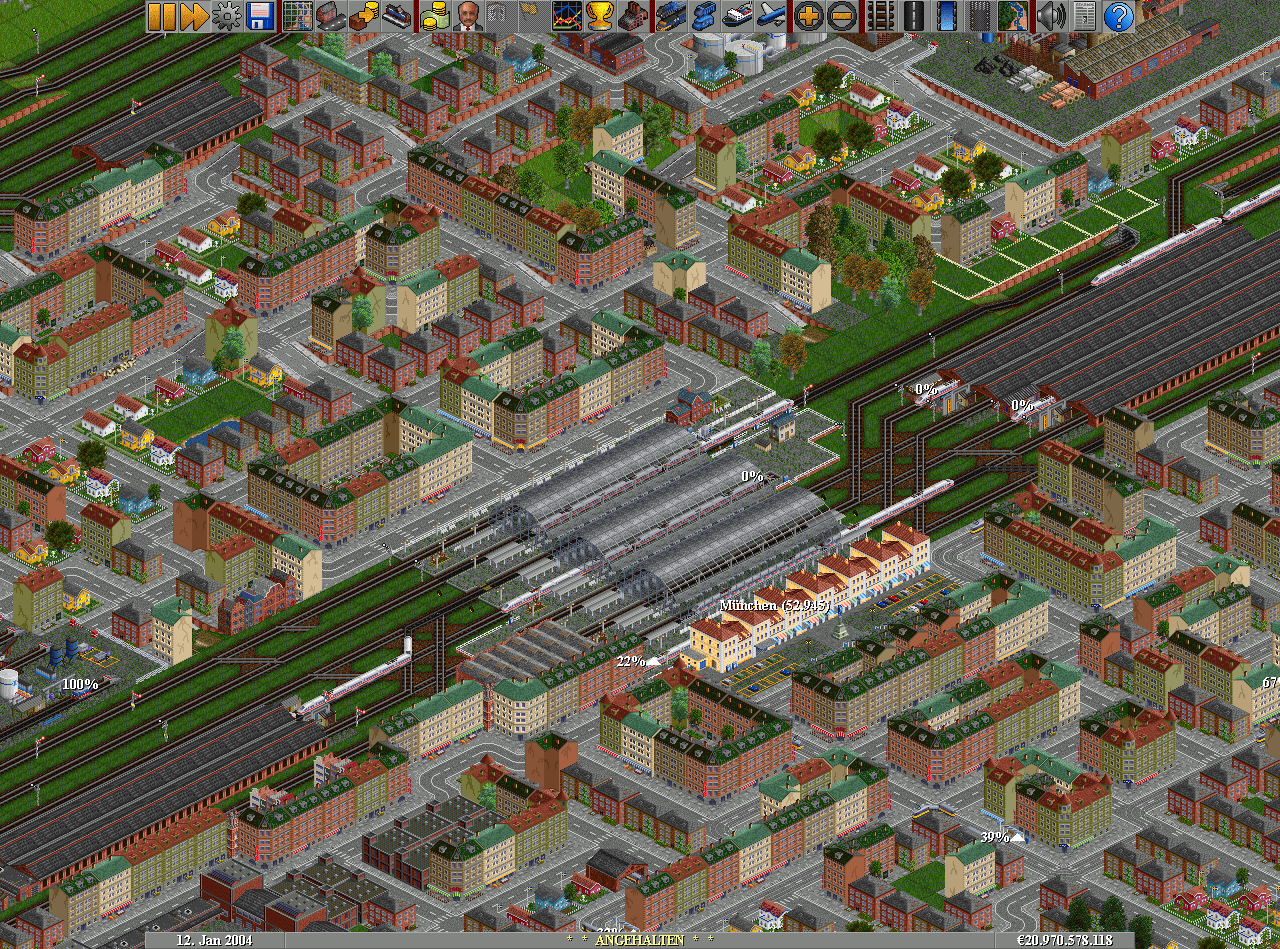Open the aircraft list
The height and width of the screenshot is (949, 1280).
(x=770, y=16)
